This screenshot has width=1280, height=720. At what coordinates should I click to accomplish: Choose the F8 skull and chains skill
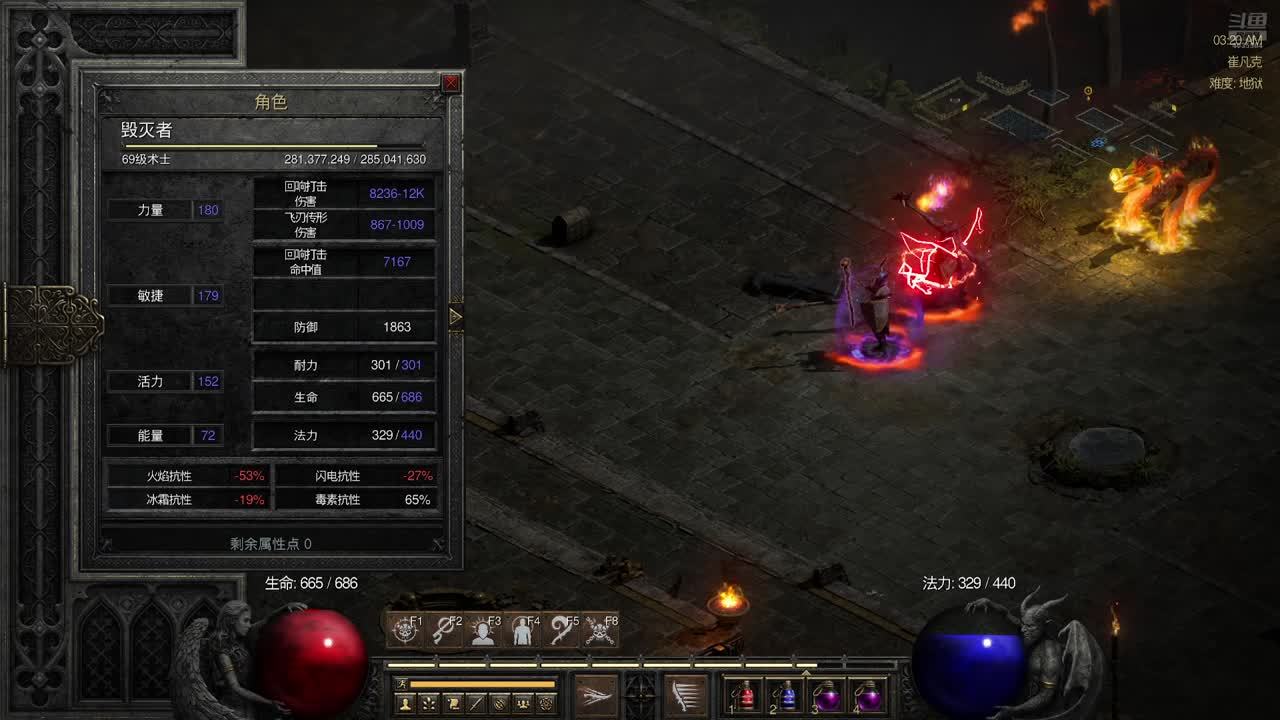click(x=600, y=630)
